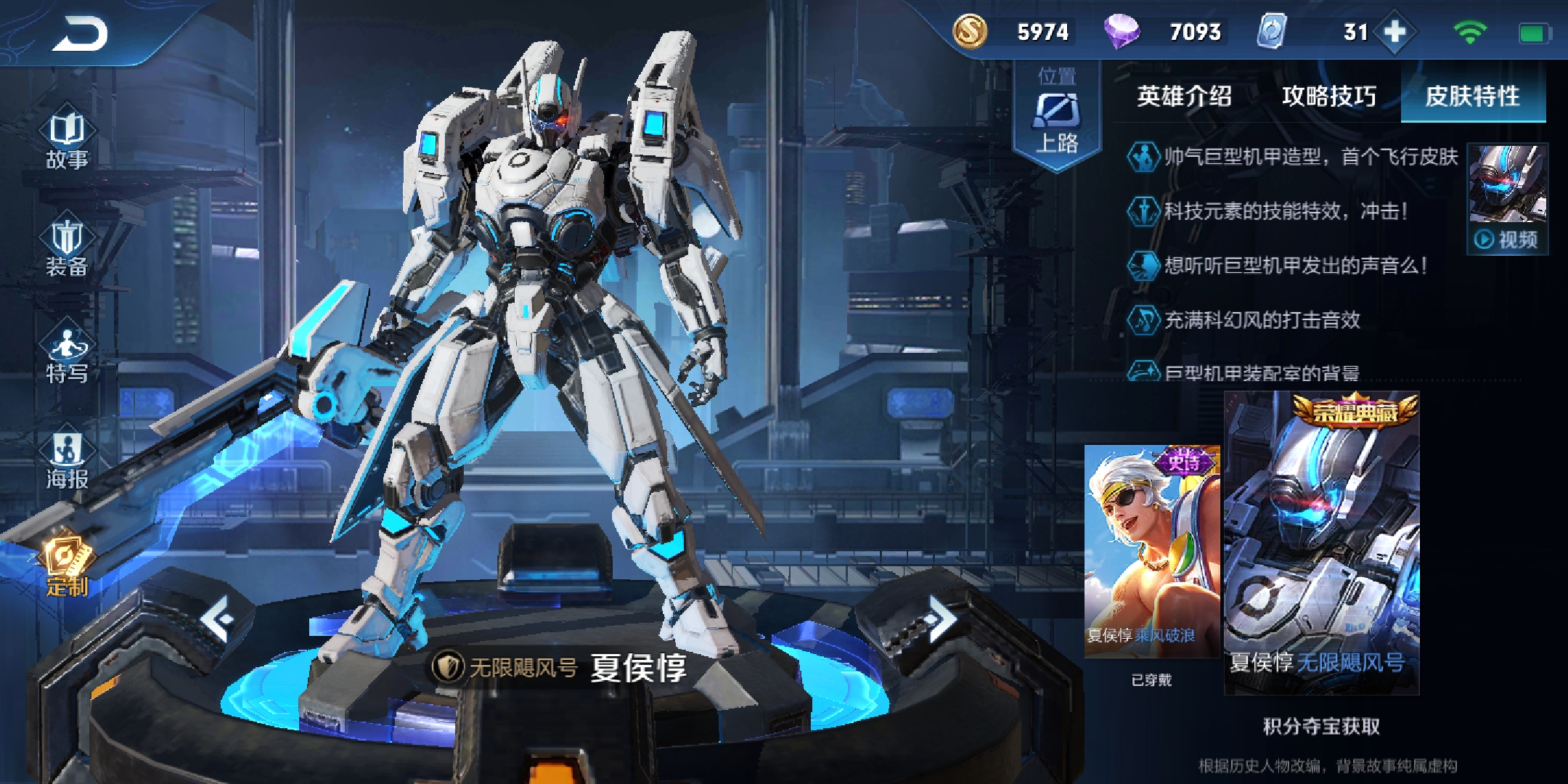Open the 故事 story section

(x=67, y=142)
